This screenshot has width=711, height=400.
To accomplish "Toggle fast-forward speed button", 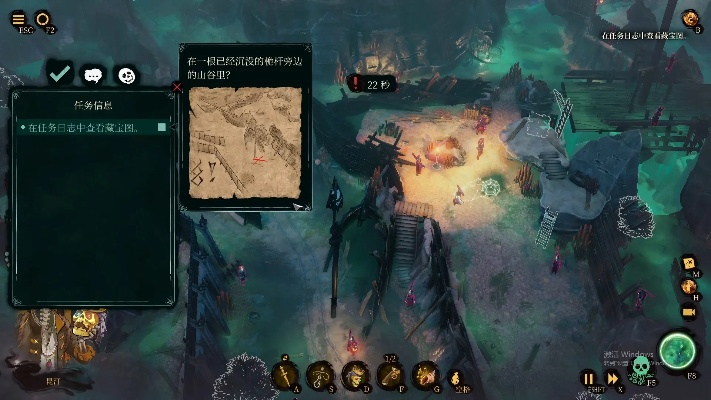I will pos(612,378).
